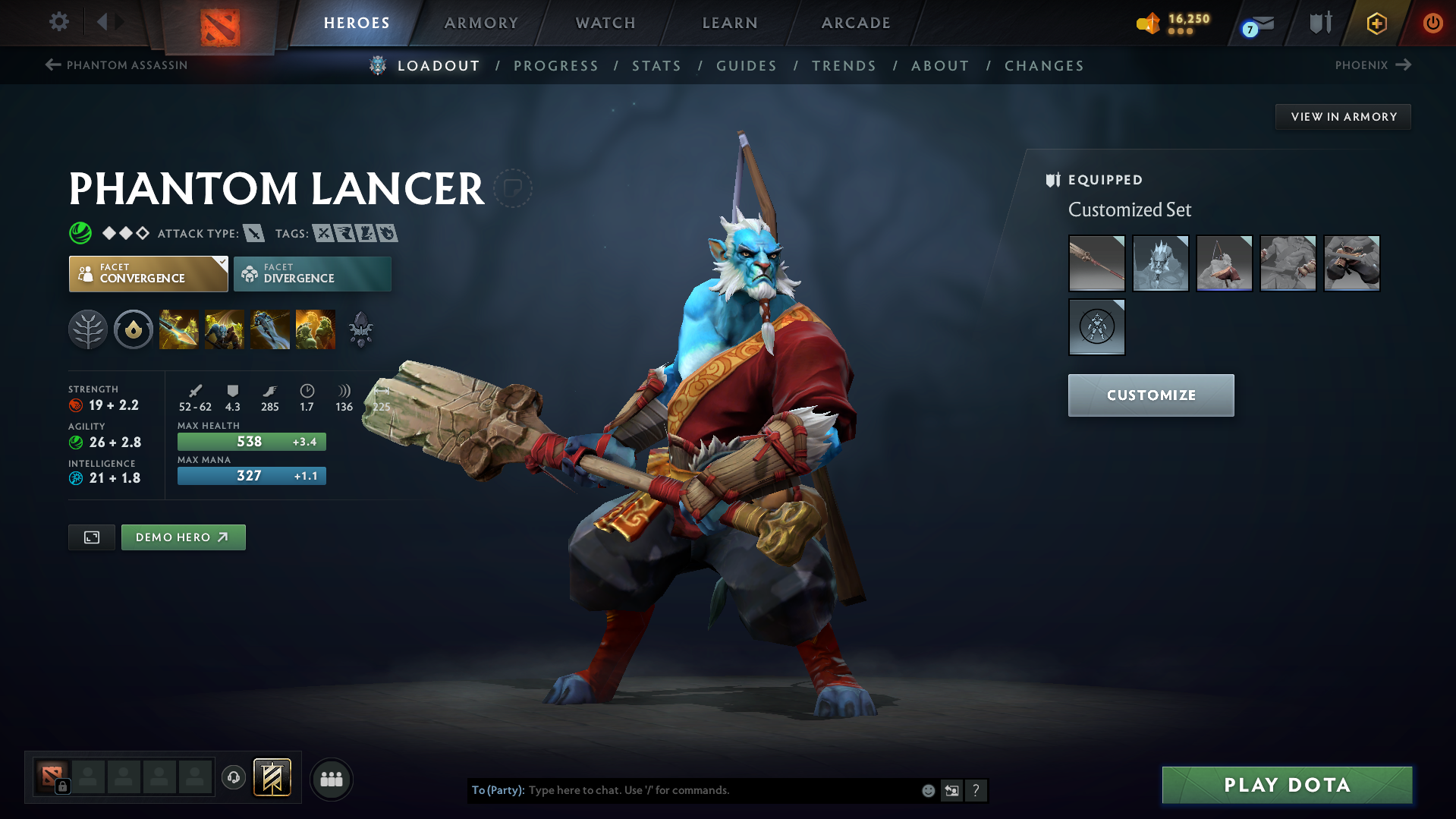
Task: Open the settings gear icon
Action: point(58,22)
